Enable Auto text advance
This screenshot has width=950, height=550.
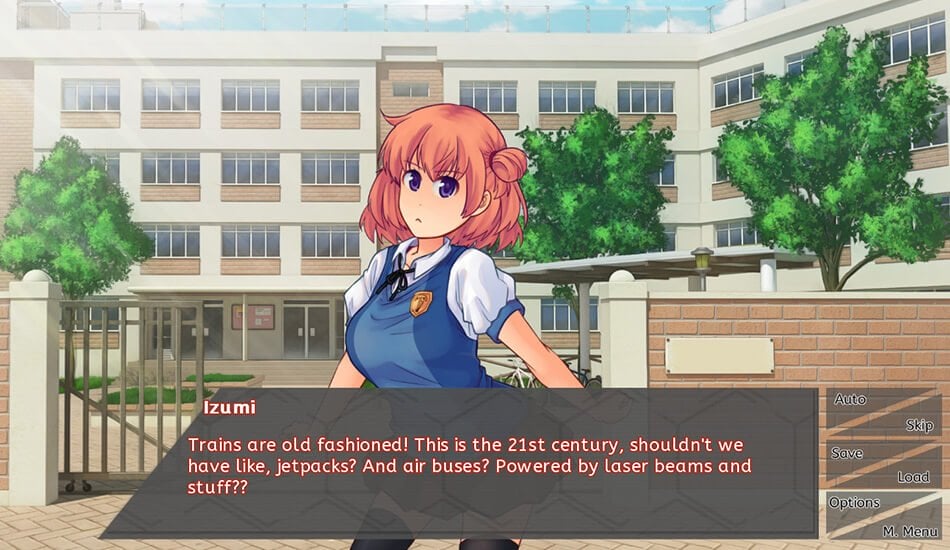(x=850, y=400)
